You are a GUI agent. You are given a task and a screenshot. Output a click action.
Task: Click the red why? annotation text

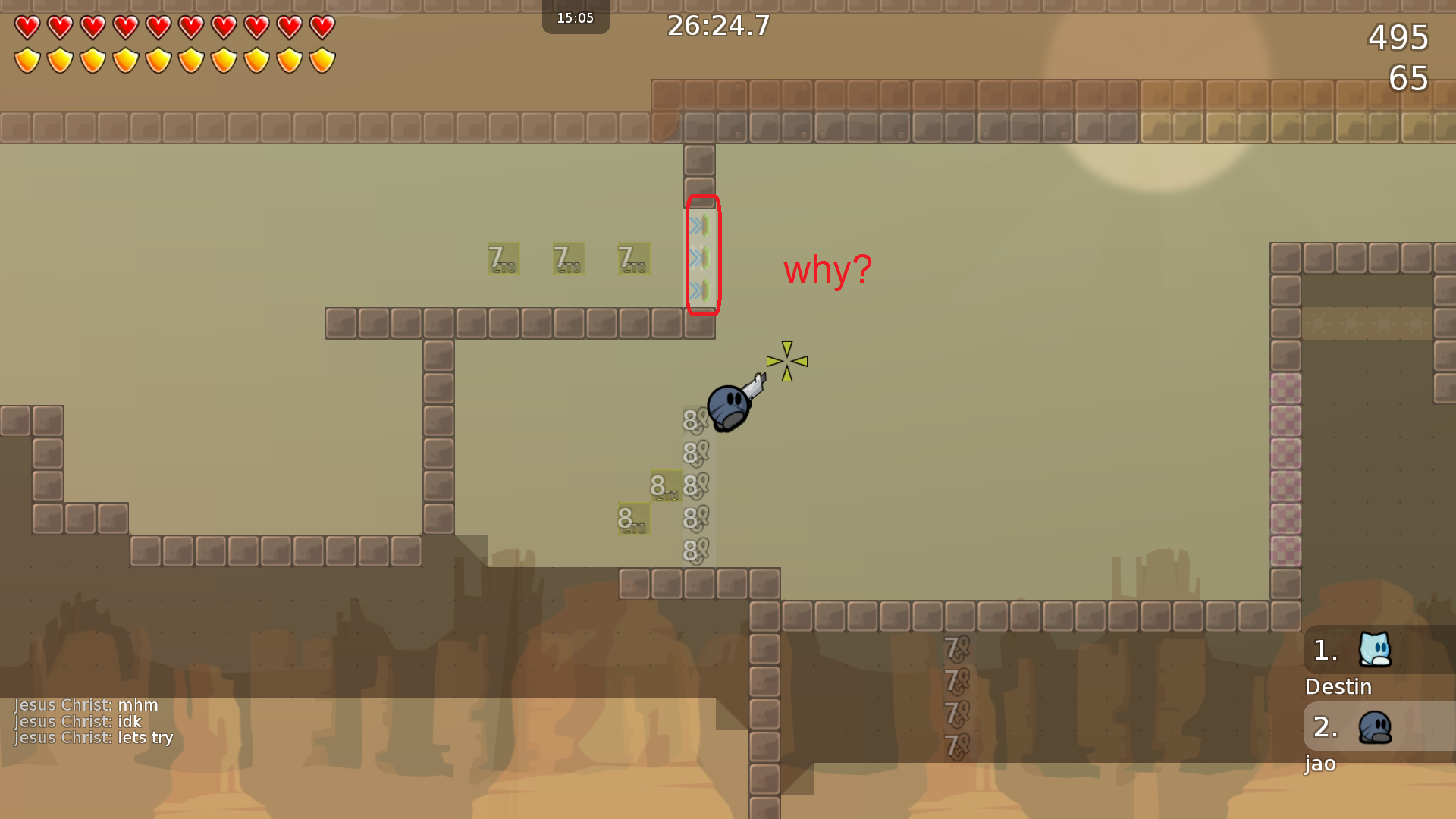826,270
